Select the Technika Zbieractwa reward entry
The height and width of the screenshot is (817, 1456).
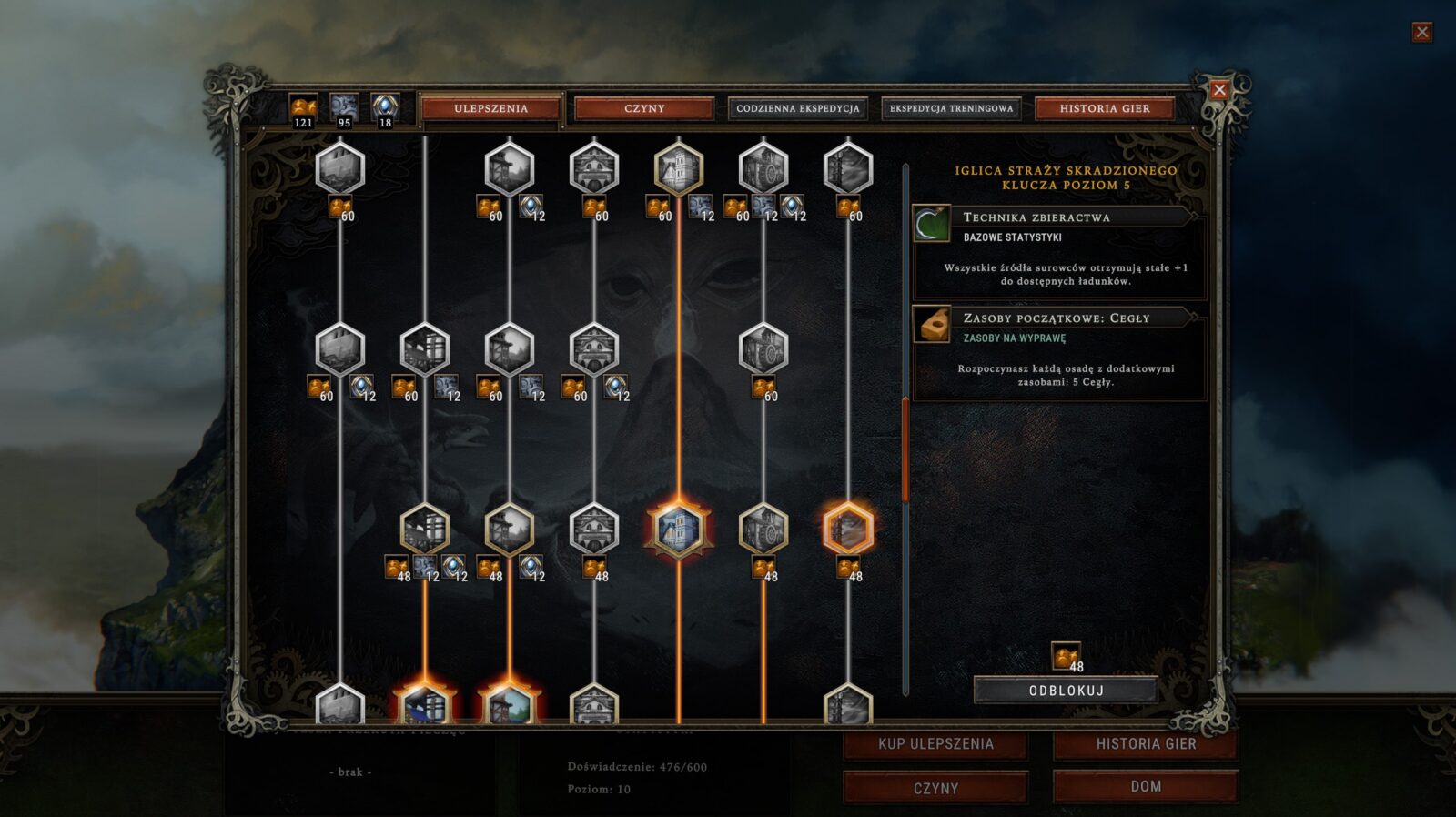coord(1058,250)
